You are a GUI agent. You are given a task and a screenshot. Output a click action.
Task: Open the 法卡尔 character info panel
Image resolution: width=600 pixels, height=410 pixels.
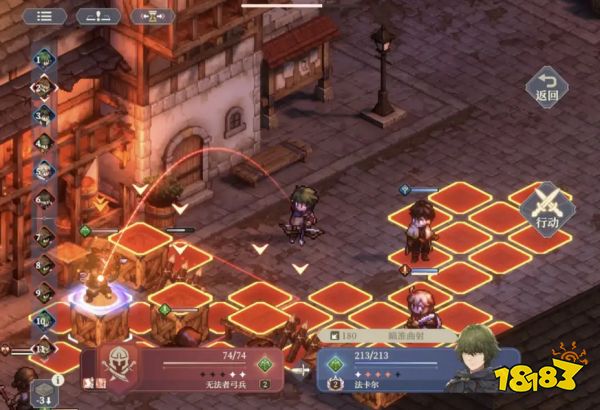(x=400, y=369)
